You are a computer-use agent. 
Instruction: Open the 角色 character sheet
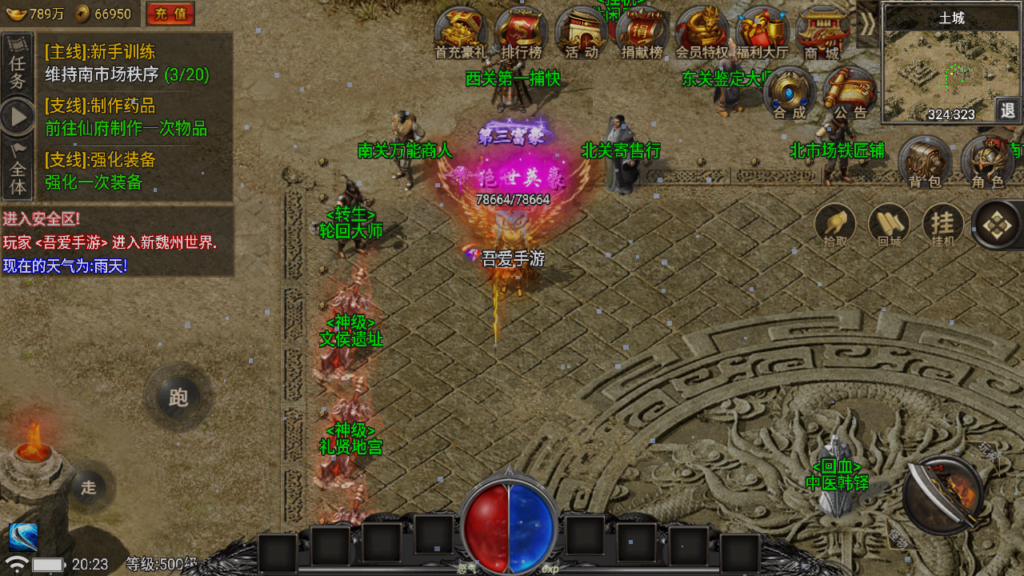coord(987,162)
